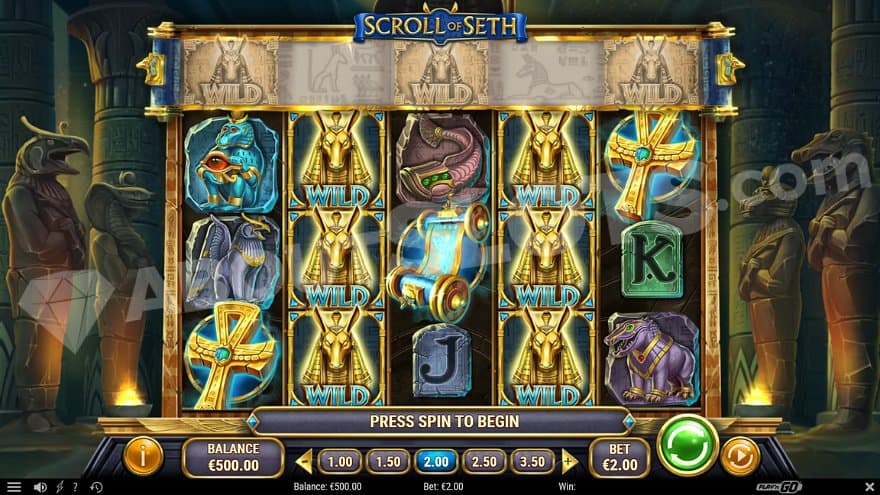Image resolution: width=880 pixels, height=495 pixels.
Task: Open the hamburger menu in the bottom bar
Action: [13, 487]
